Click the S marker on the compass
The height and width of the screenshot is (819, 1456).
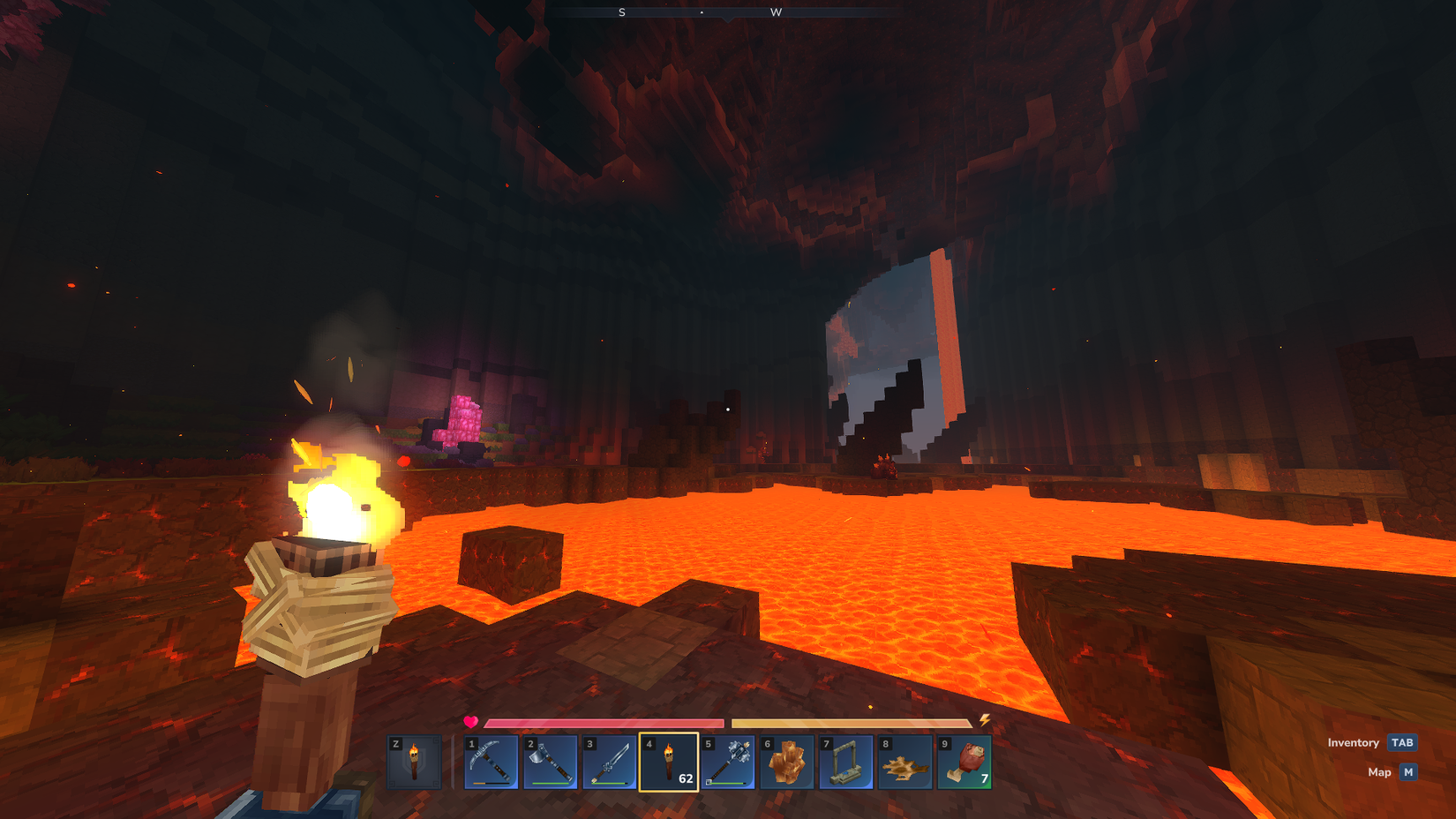click(622, 12)
